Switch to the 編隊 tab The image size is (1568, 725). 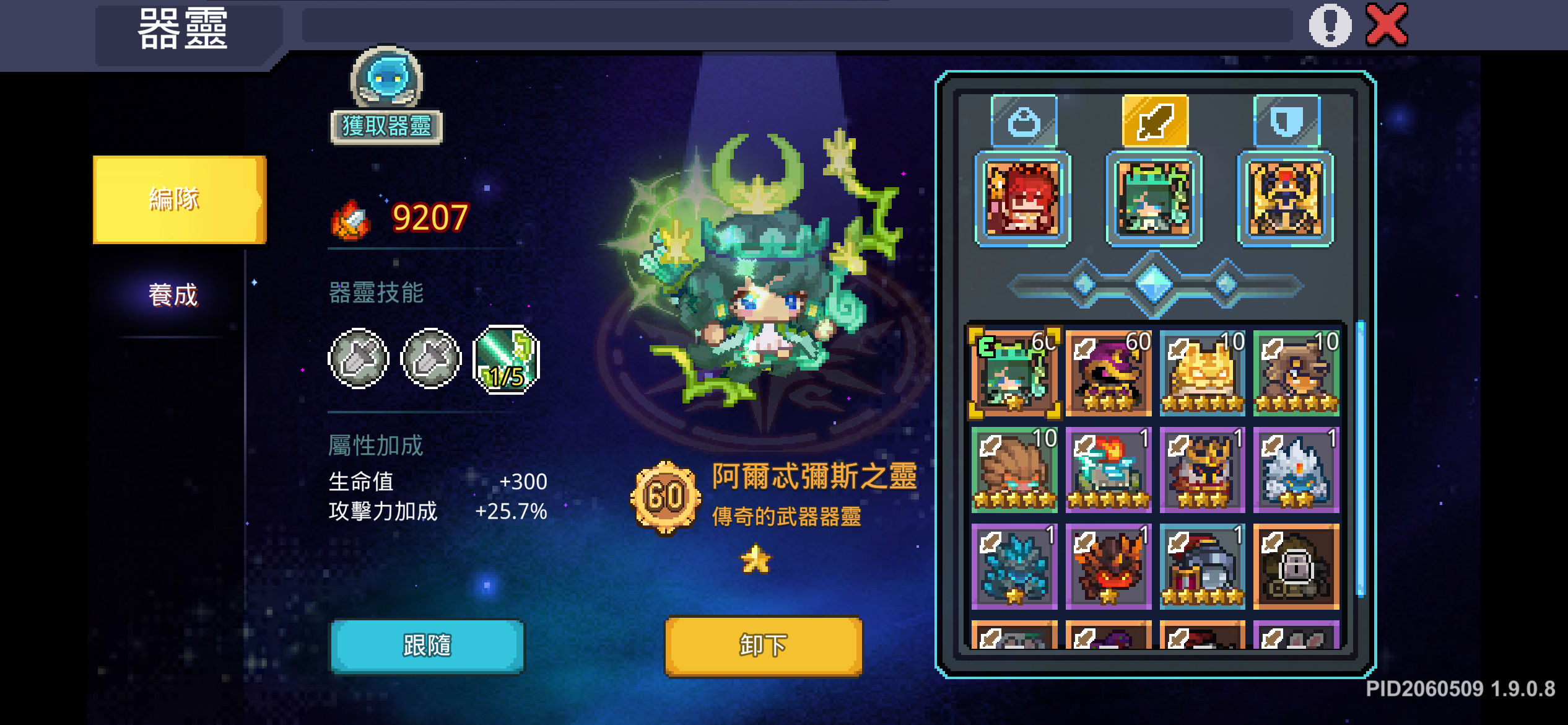[178, 200]
